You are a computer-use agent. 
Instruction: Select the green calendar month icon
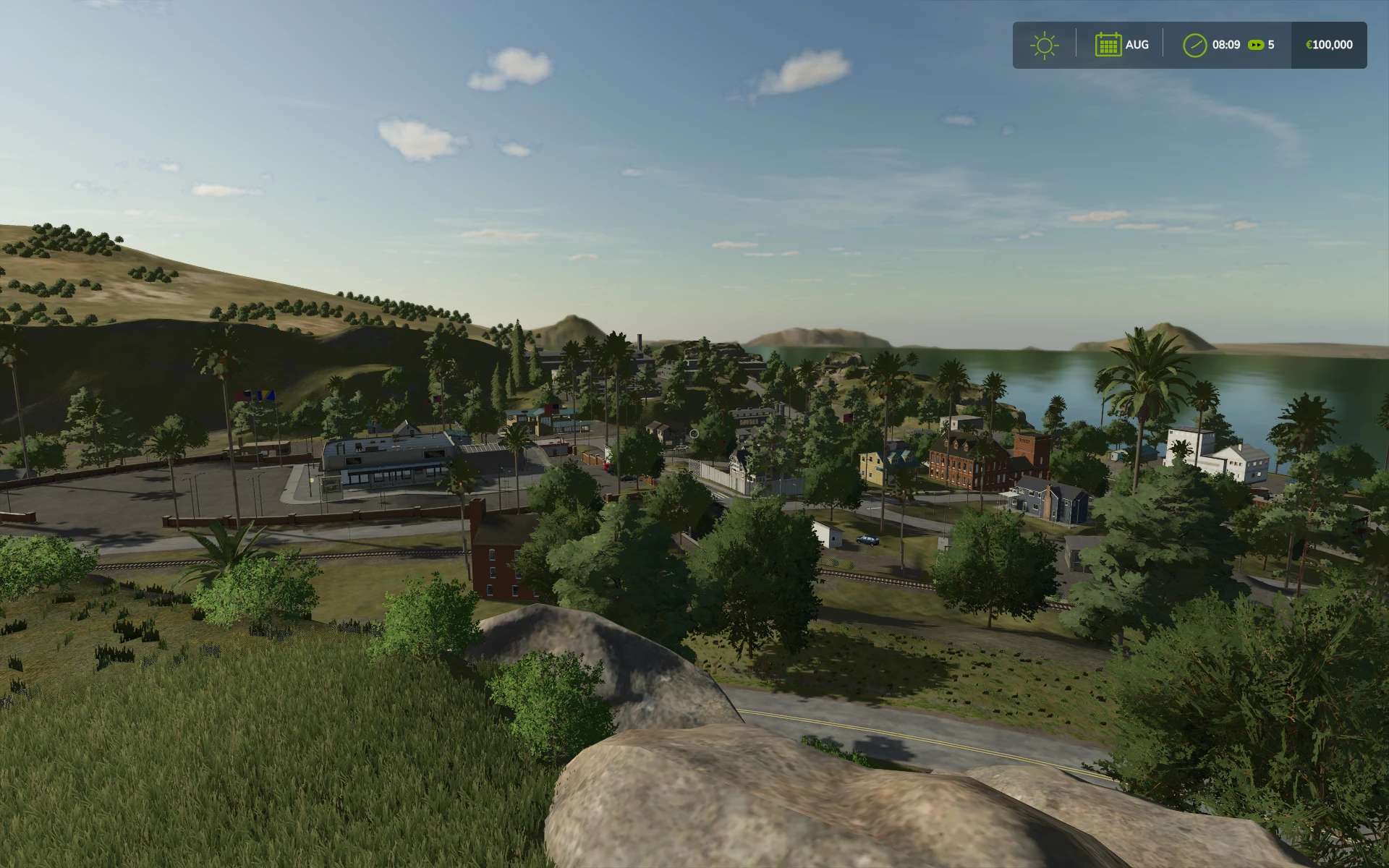click(1108, 45)
